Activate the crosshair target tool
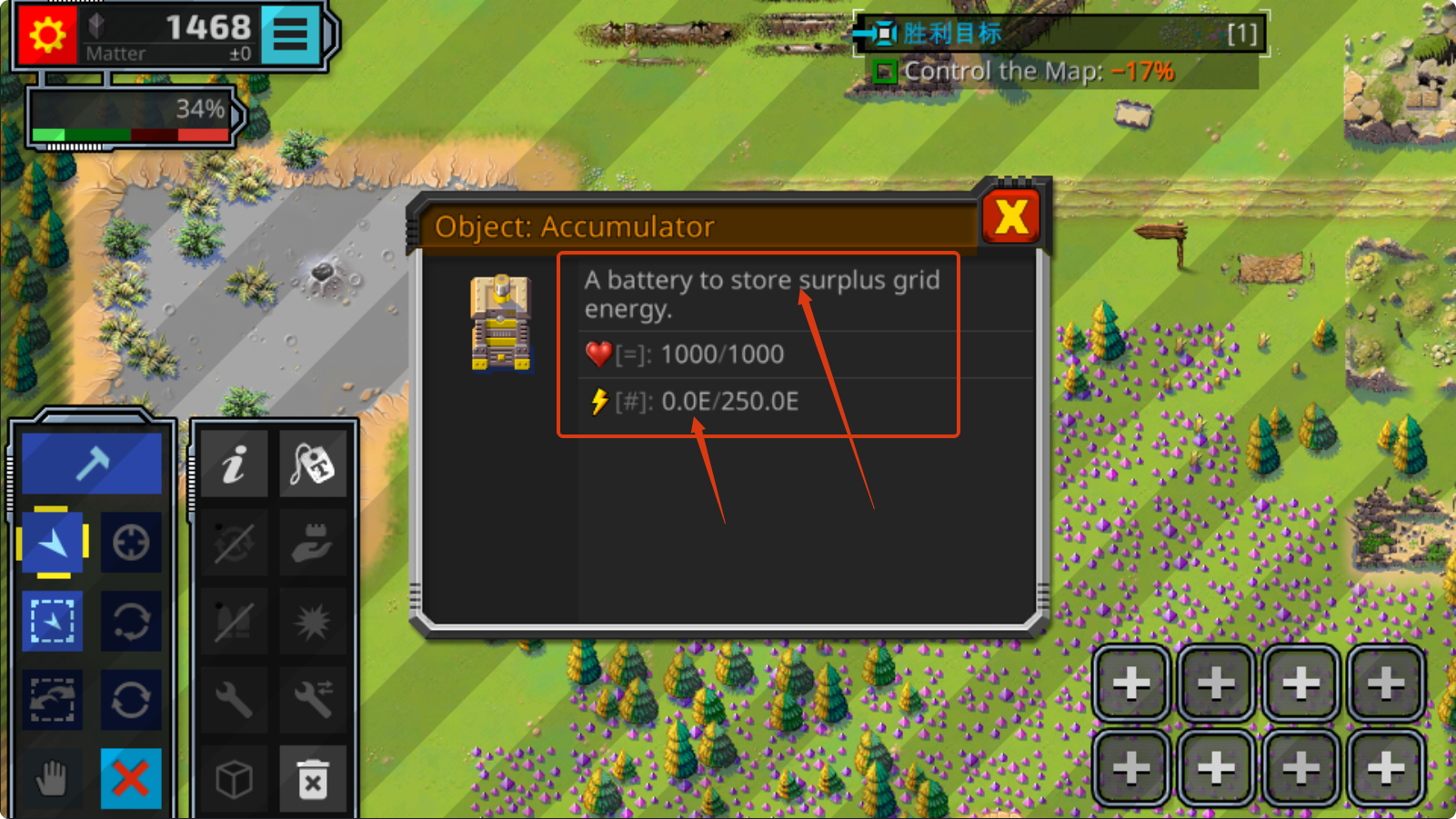Screen dimensions: 1456x819 click(x=131, y=543)
